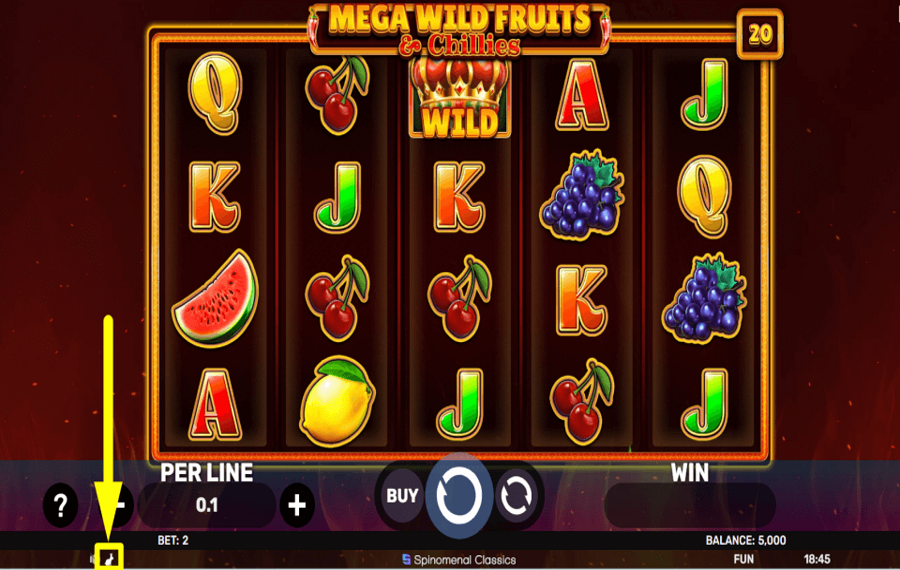Increase the per line bet with plus
Image resolution: width=900 pixels, height=570 pixels.
click(x=296, y=506)
